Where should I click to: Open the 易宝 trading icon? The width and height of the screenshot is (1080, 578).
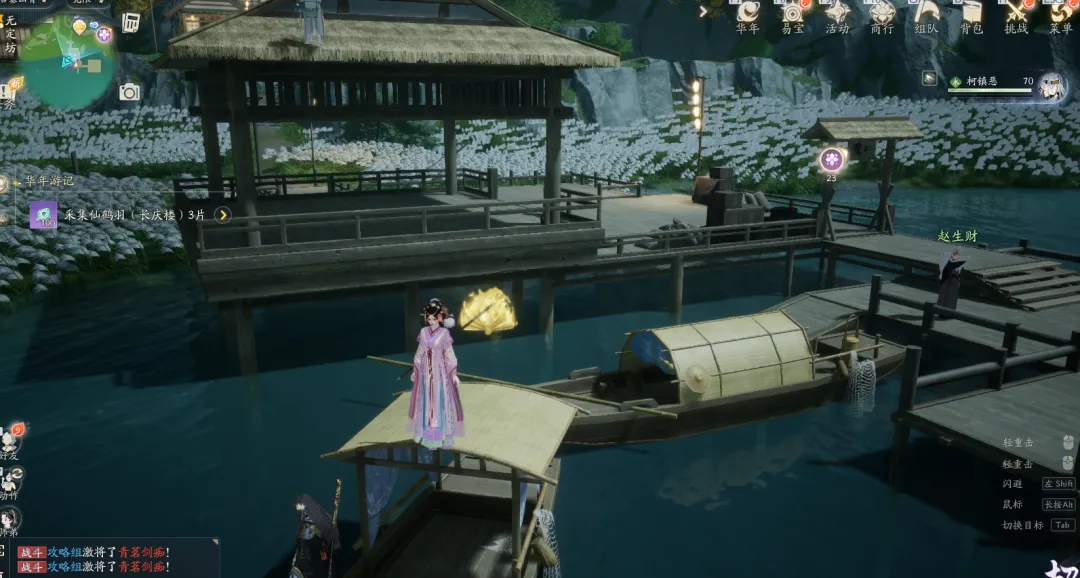(x=793, y=13)
